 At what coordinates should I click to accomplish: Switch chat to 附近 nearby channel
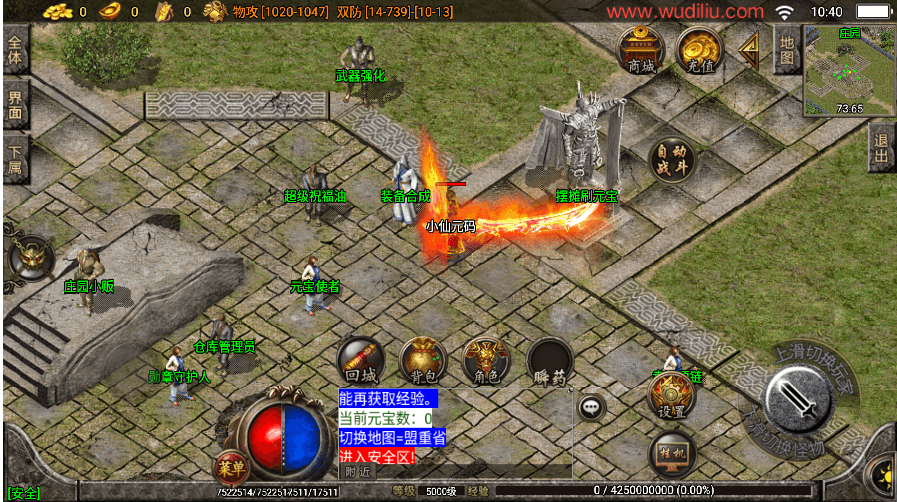click(357, 470)
